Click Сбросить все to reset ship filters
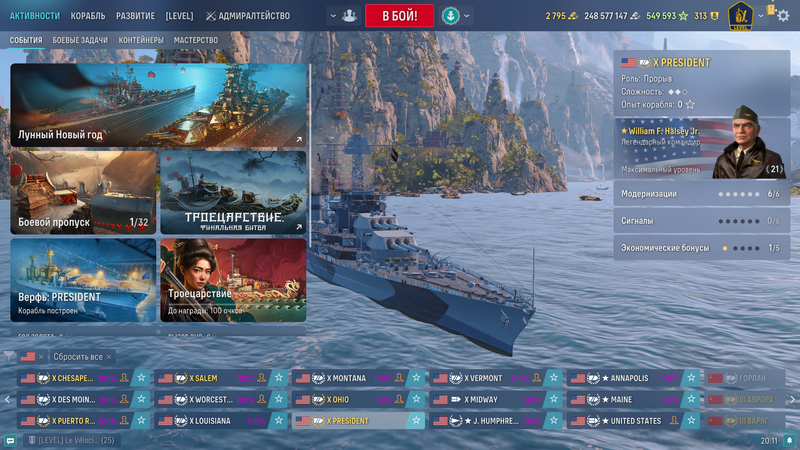Viewport: 800px width, 450px height. (76, 356)
